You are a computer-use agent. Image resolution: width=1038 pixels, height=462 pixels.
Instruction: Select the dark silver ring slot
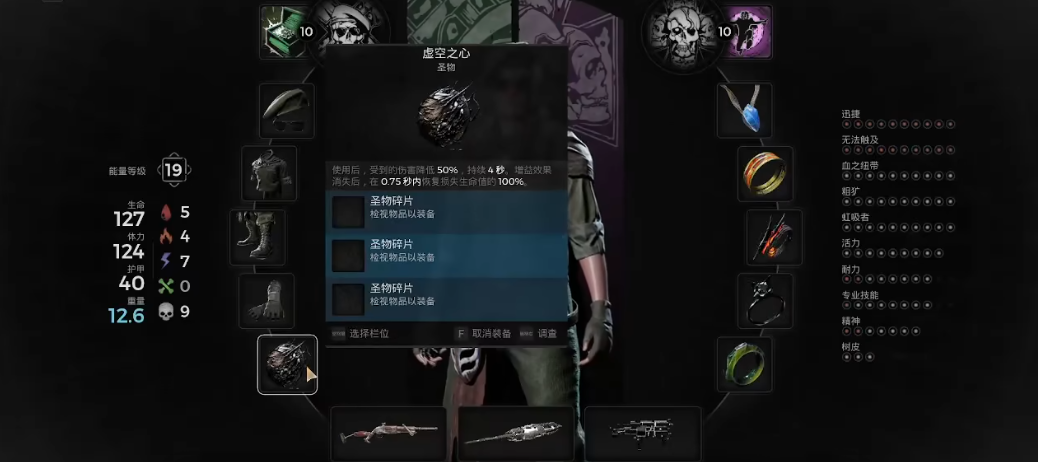(766, 301)
